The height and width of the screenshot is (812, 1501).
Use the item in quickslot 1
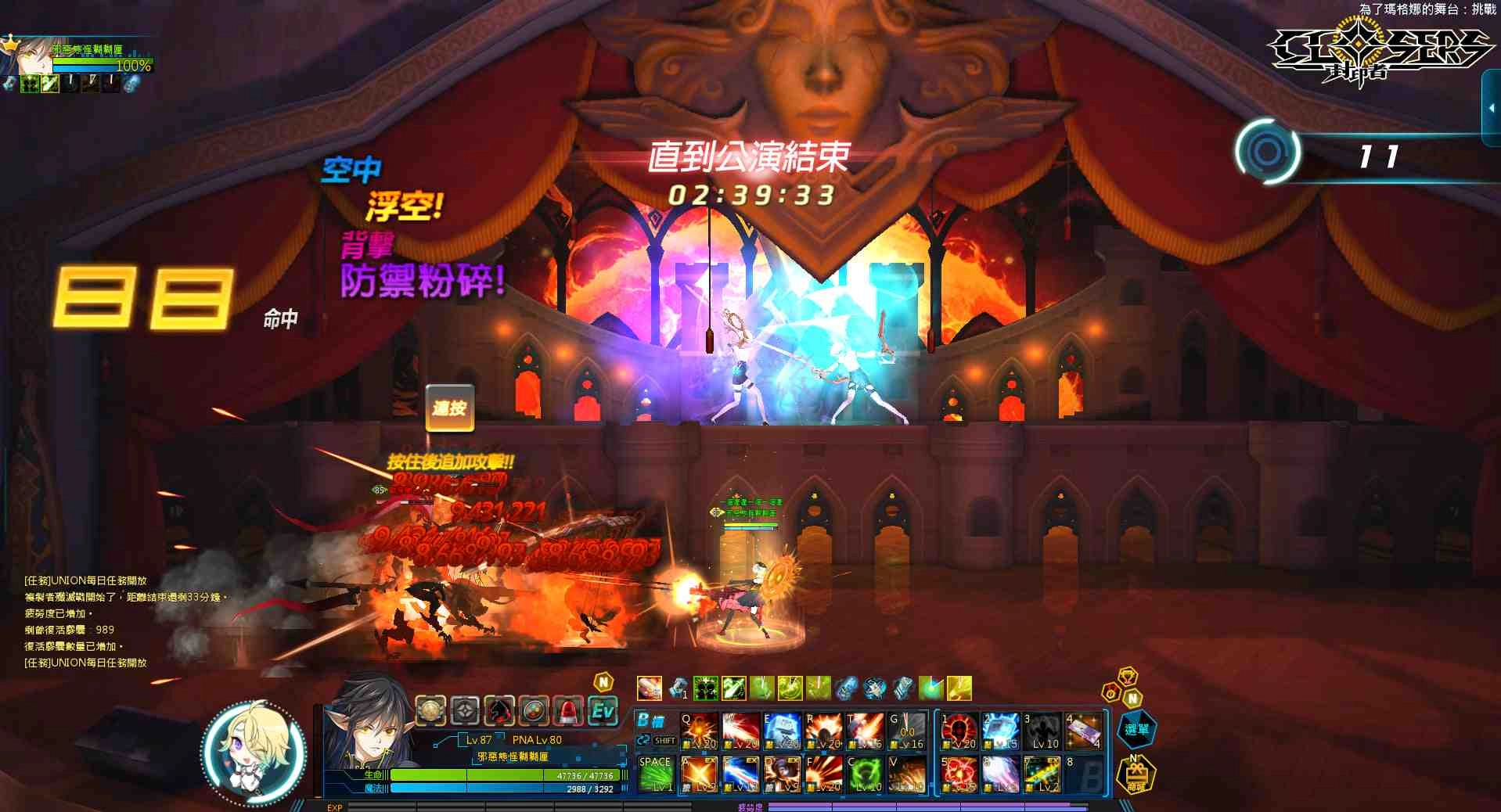tap(678, 688)
